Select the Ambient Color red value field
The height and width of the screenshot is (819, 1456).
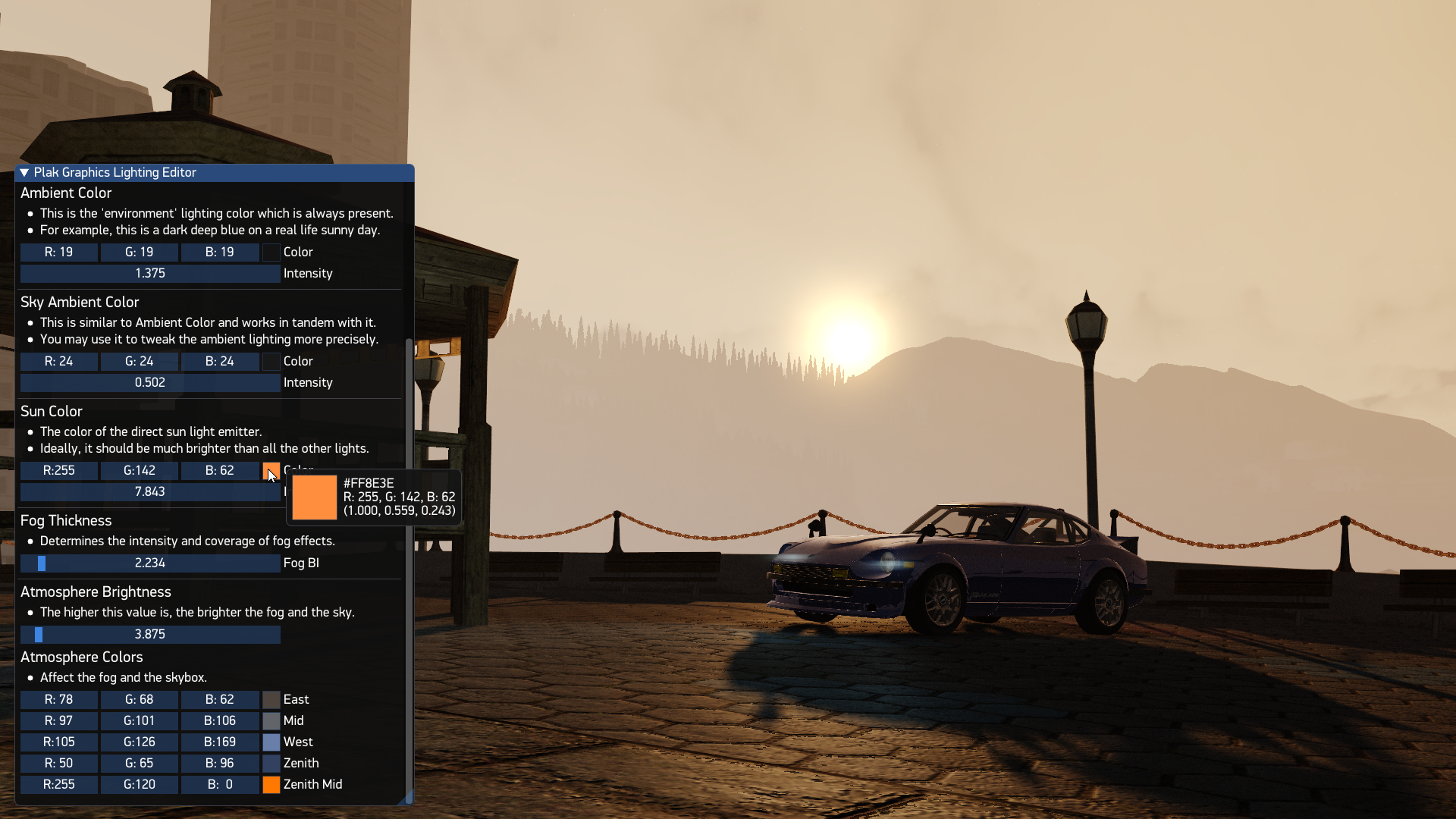tap(59, 253)
